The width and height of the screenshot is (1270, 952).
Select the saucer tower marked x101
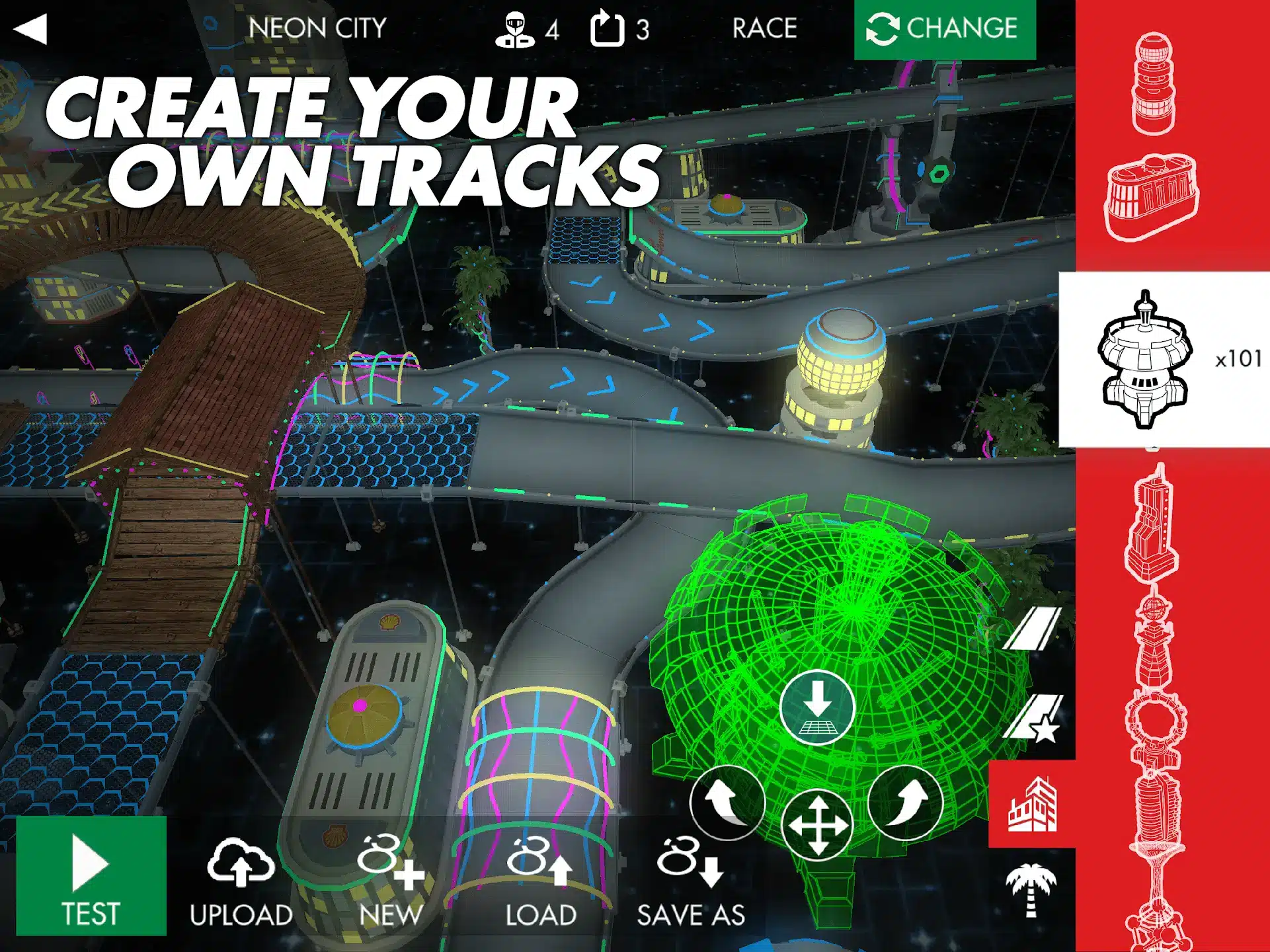coord(1147,360)
